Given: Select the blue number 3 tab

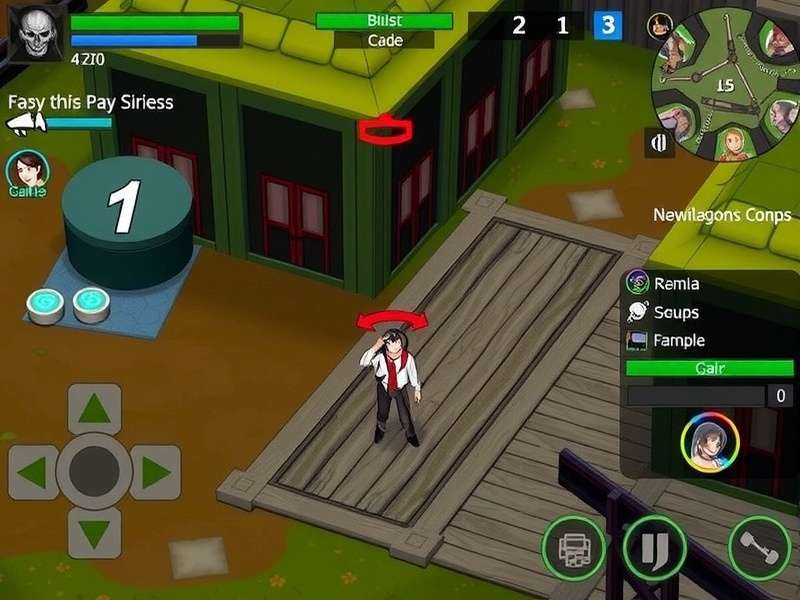Looking at the screenshot, I should (607, 26).
